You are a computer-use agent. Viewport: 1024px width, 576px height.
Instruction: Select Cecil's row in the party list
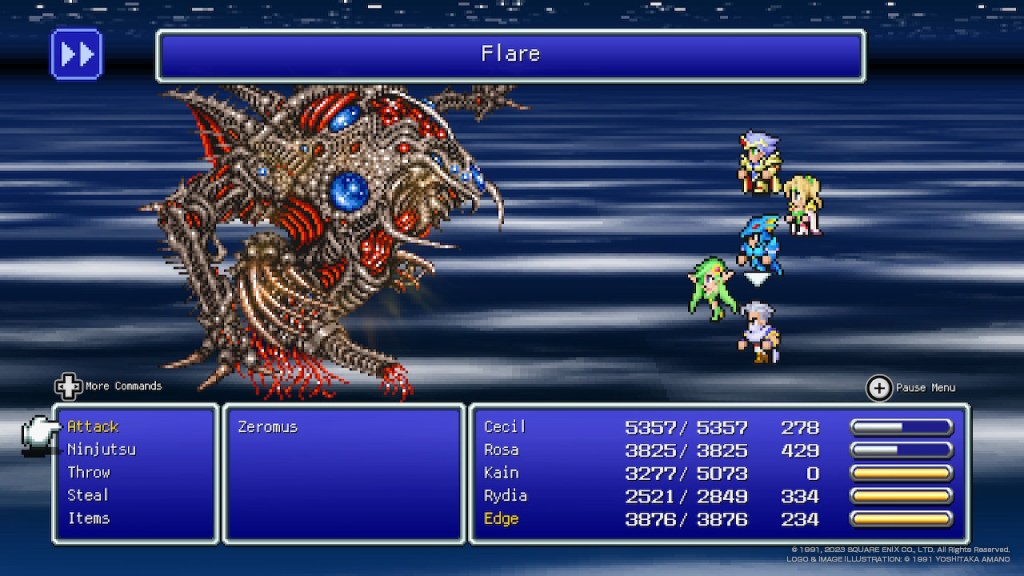pos(717,427)
